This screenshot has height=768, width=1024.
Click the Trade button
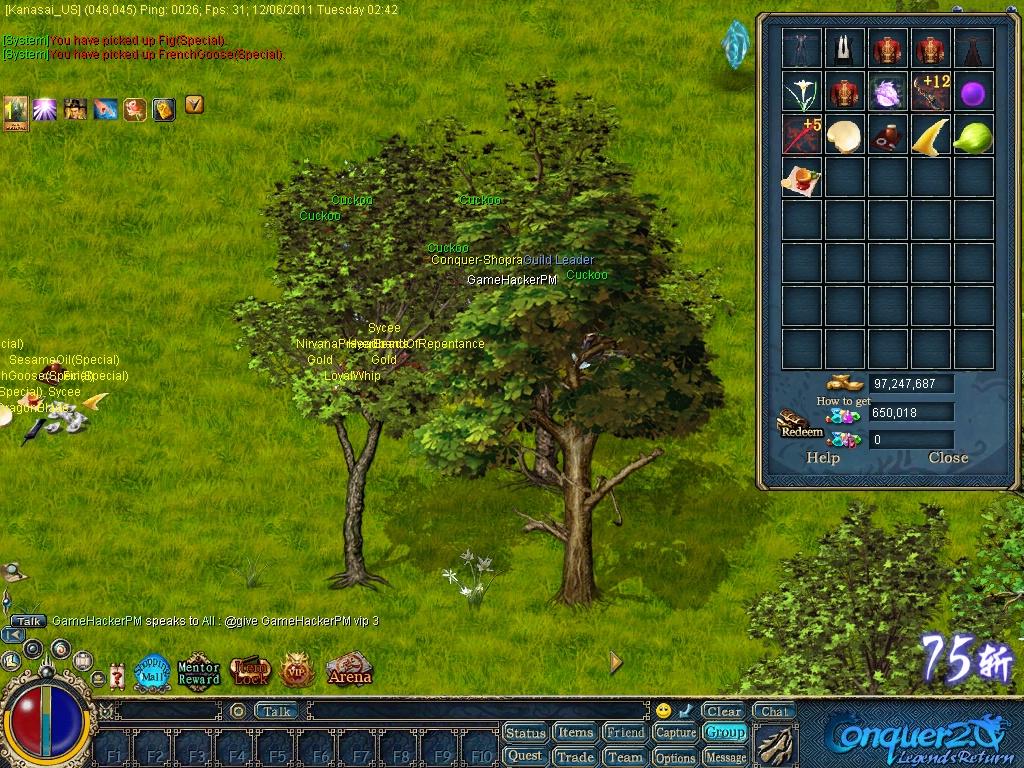[x=575, y=757]
